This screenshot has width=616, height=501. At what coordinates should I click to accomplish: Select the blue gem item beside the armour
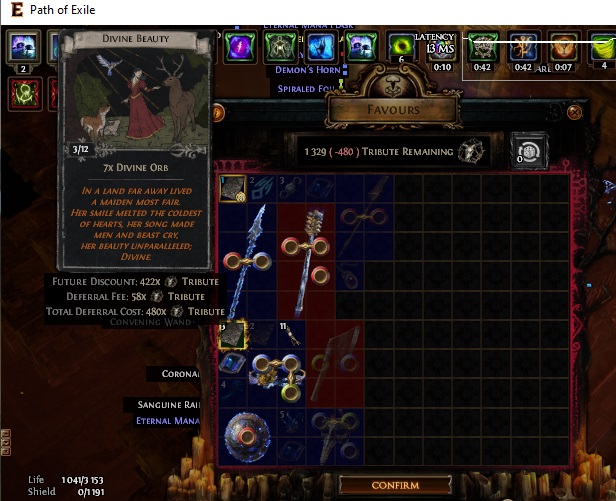tap(232, 364)
